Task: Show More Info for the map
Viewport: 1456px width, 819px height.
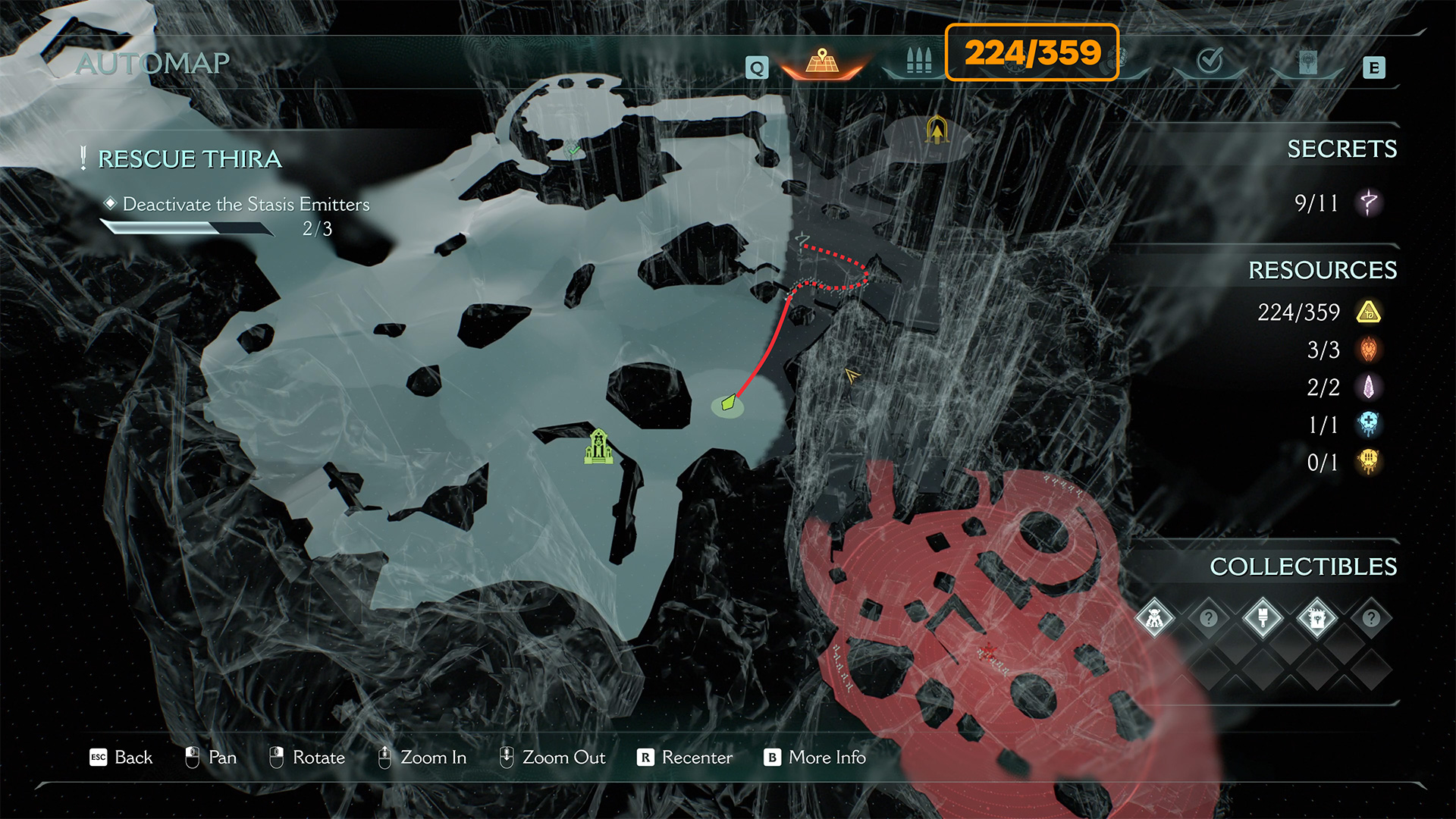Action: 815,758
